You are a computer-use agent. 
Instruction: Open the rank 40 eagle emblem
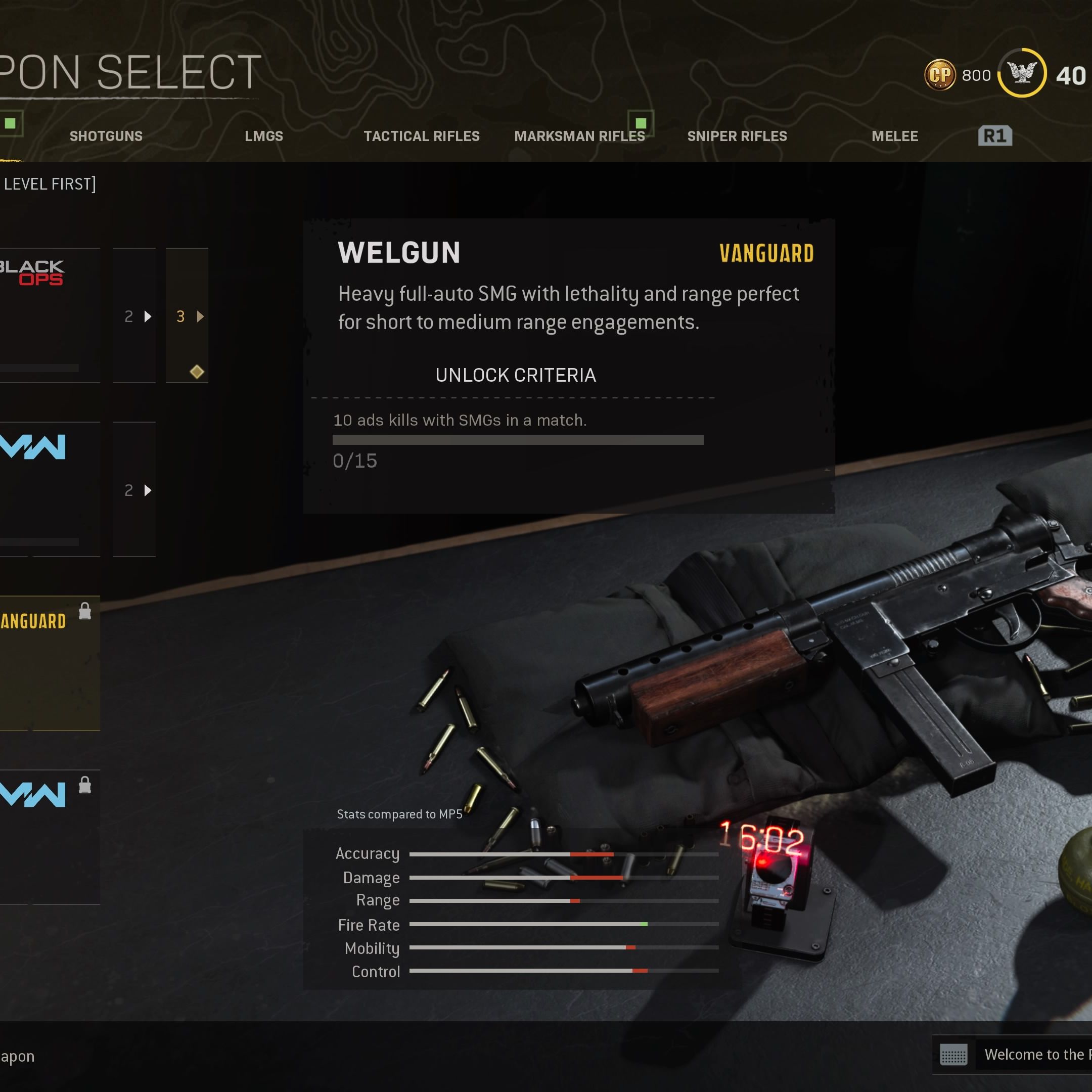(x=1022, y=73)
